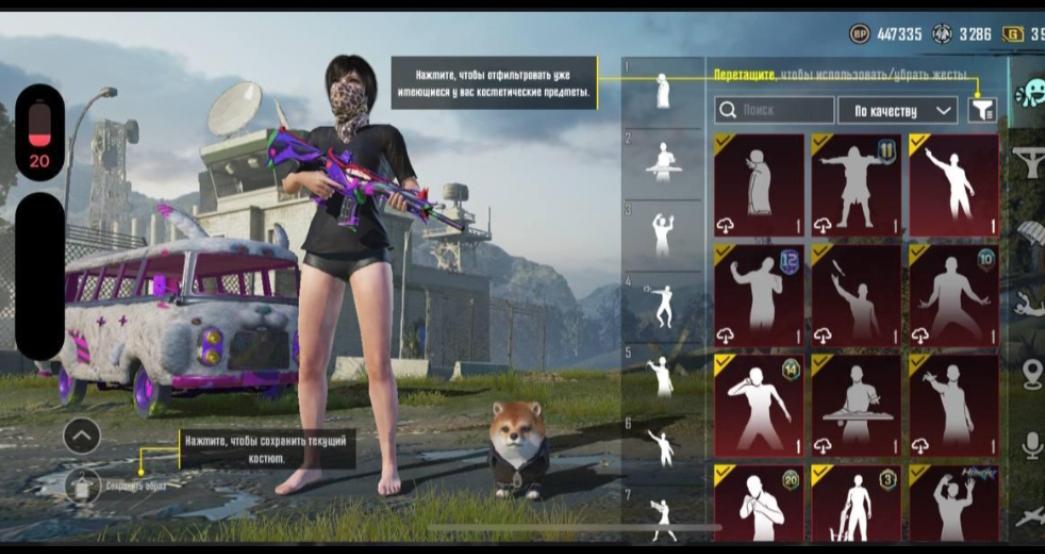Screen dimensions: 1045x554
Task: Pick the emote tile with badge 10
Action: pos(953,294)
